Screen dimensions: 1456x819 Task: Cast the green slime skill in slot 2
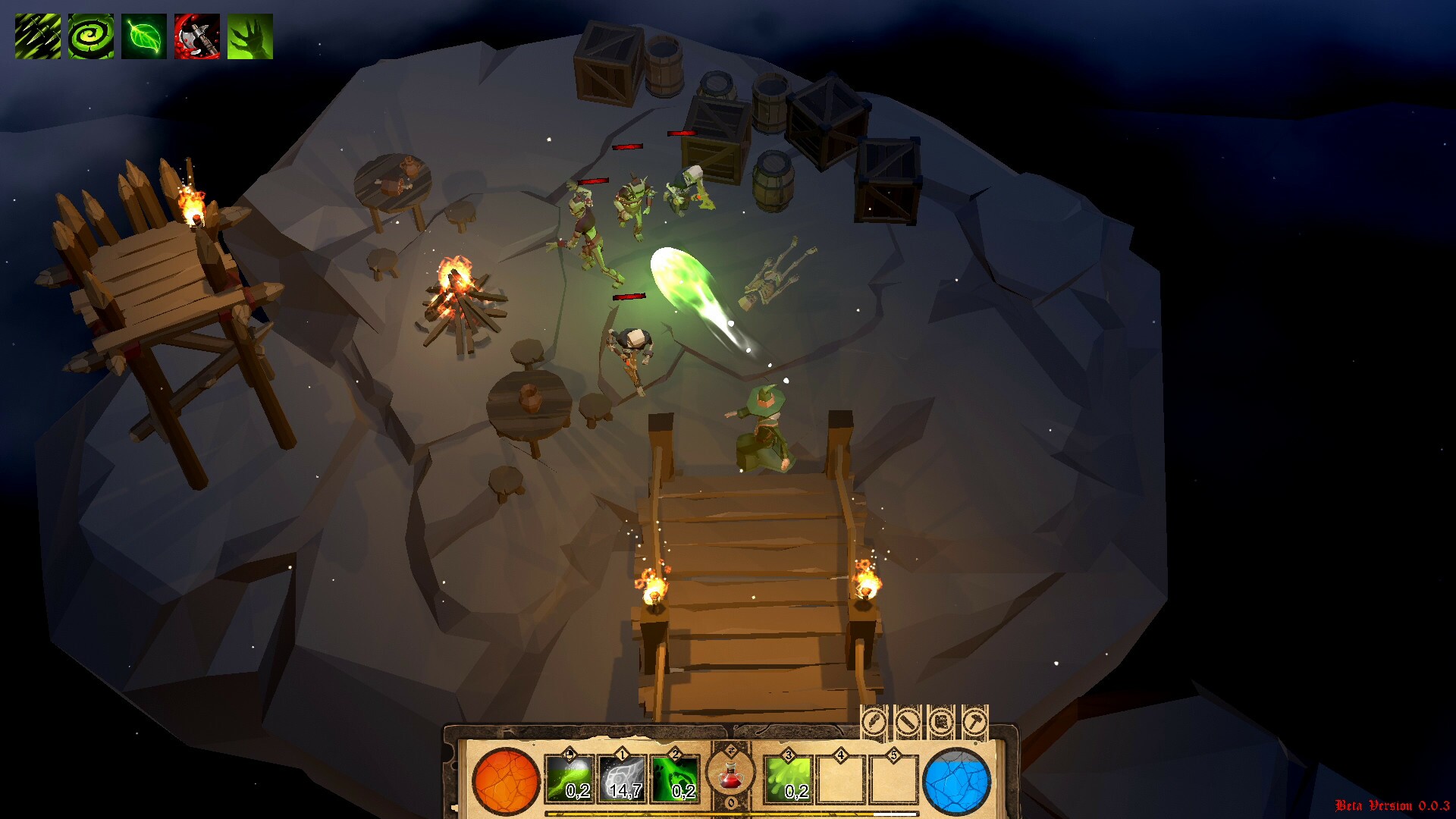tap(676, 780)
